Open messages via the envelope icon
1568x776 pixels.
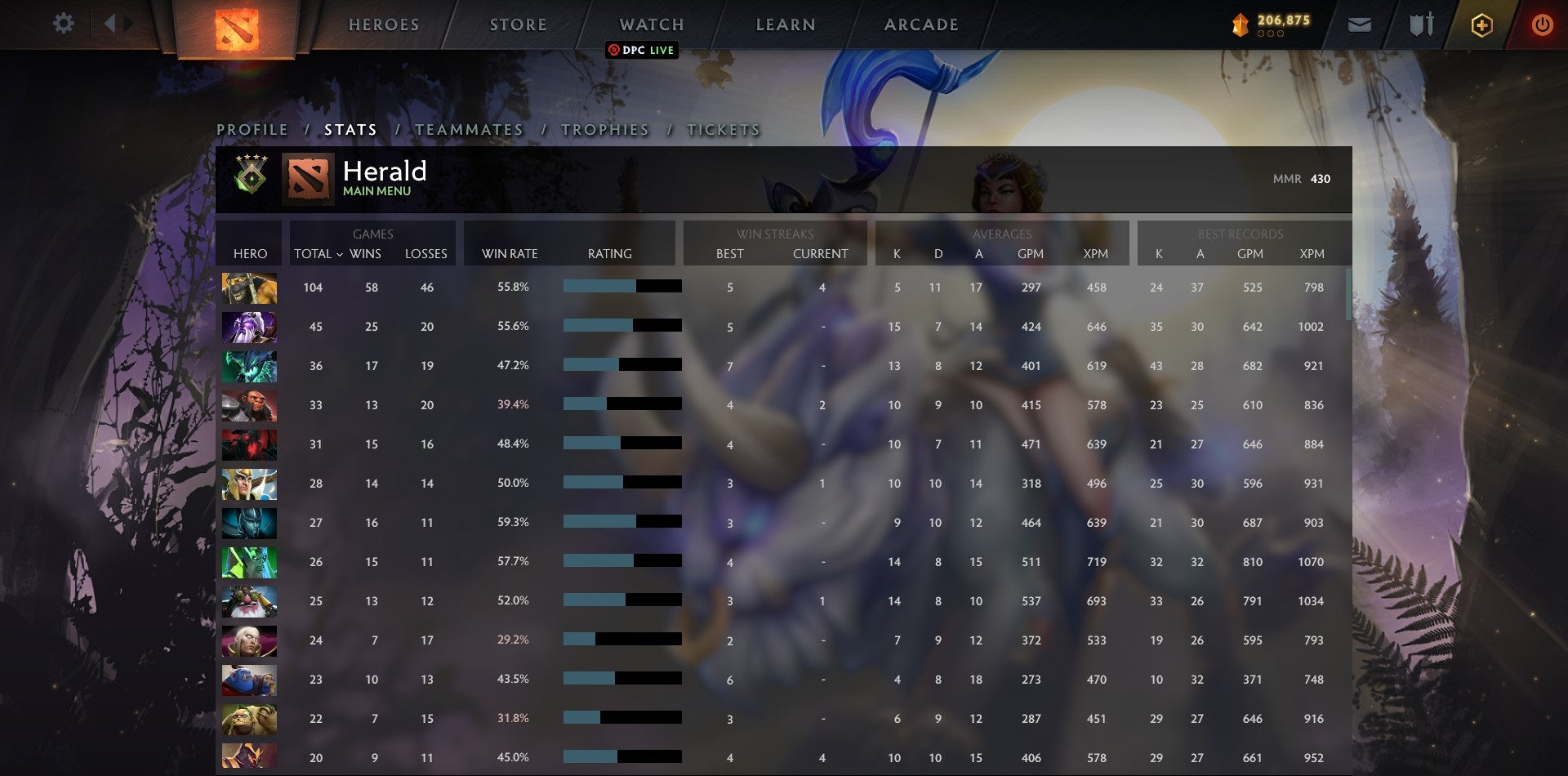[1361, 25]
